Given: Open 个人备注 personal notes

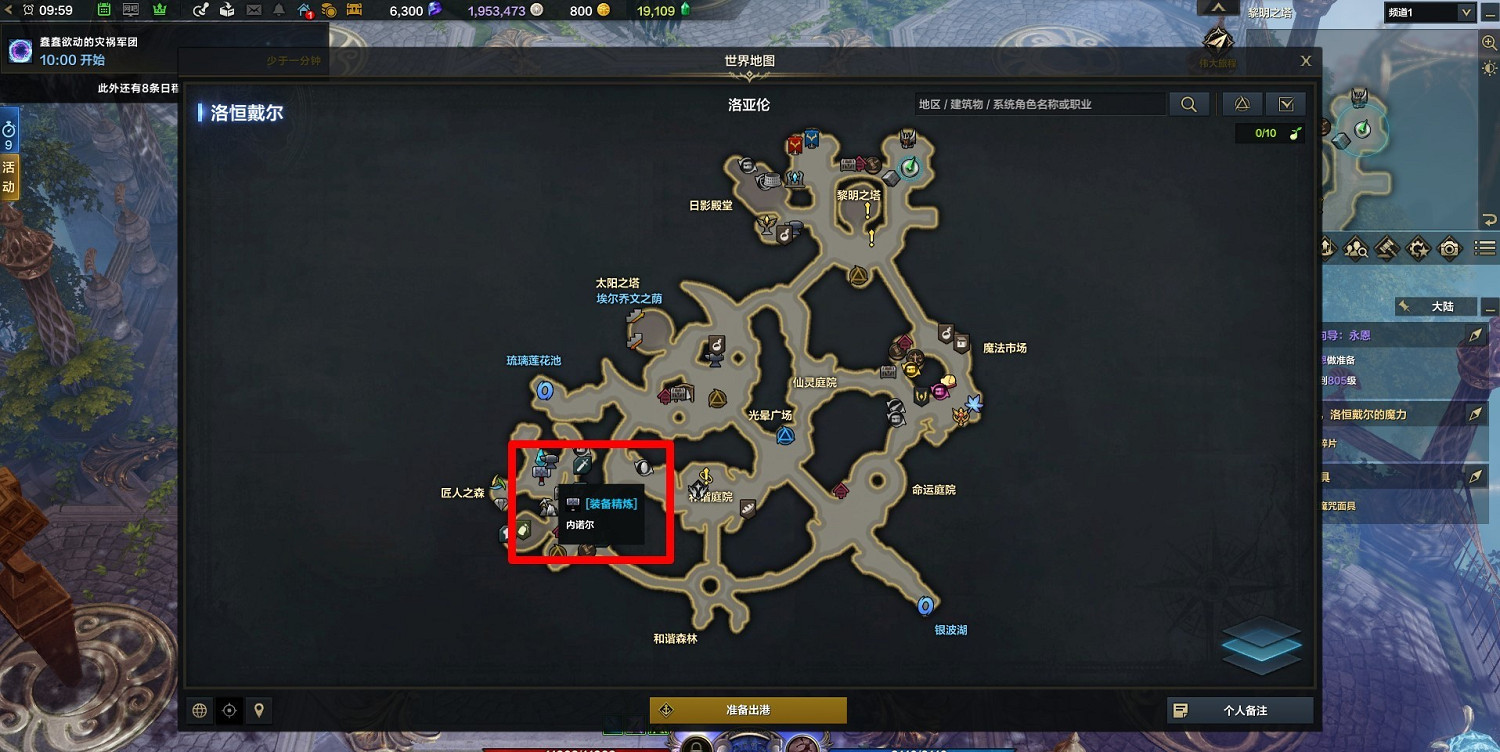Looking at the screenshot, I should click(x=1239, y=710).
